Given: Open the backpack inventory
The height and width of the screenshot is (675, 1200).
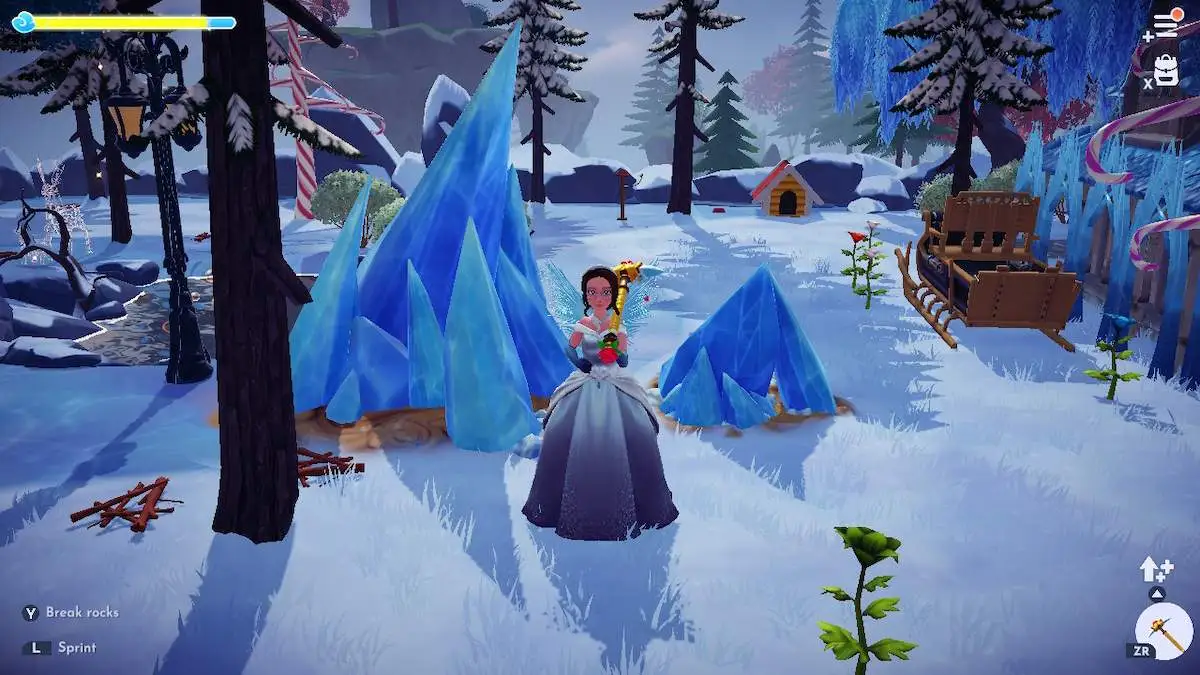Looking at the screenshot, I should coord(1166,70).
